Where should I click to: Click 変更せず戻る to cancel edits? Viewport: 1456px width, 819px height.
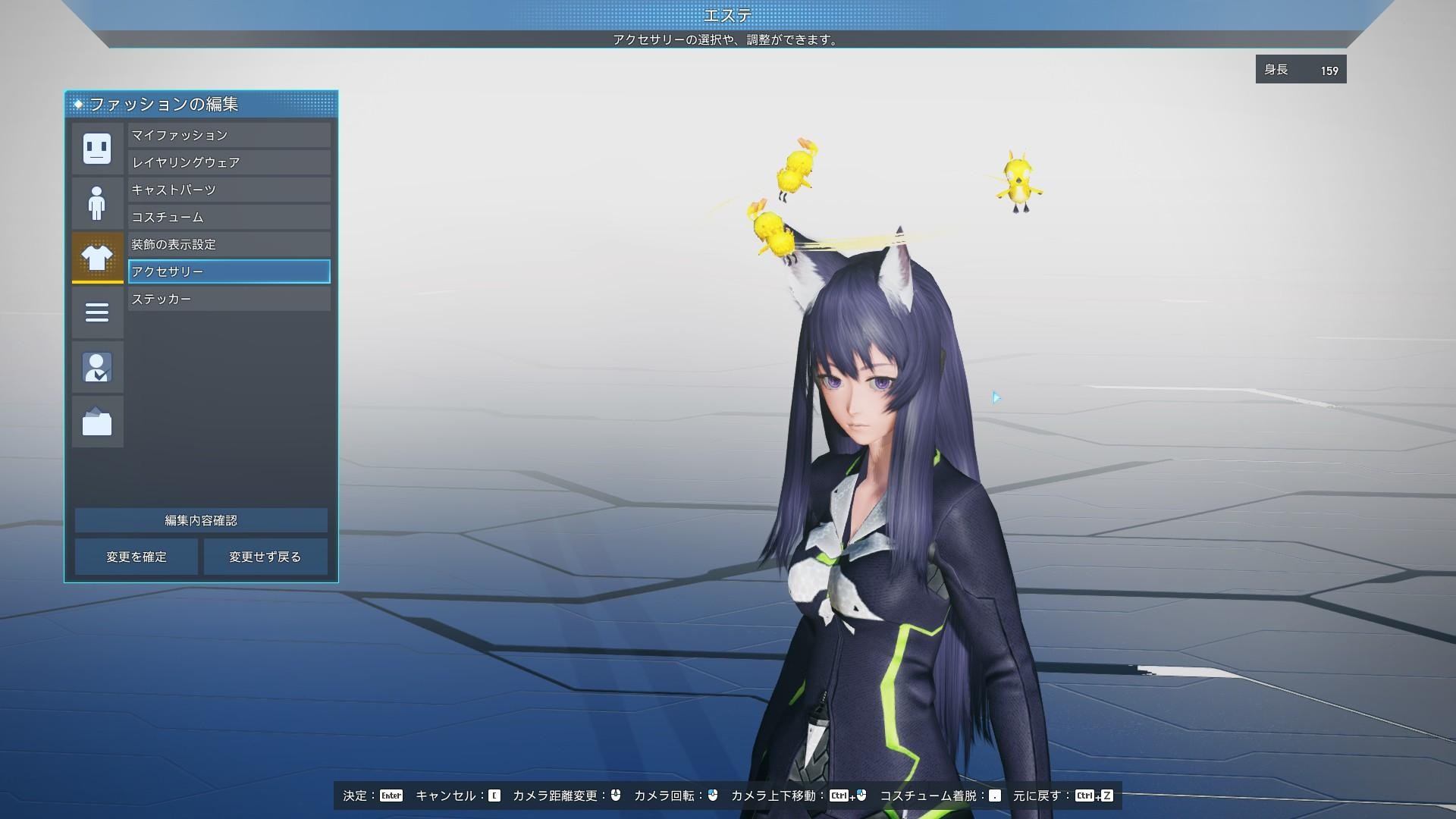265,556
